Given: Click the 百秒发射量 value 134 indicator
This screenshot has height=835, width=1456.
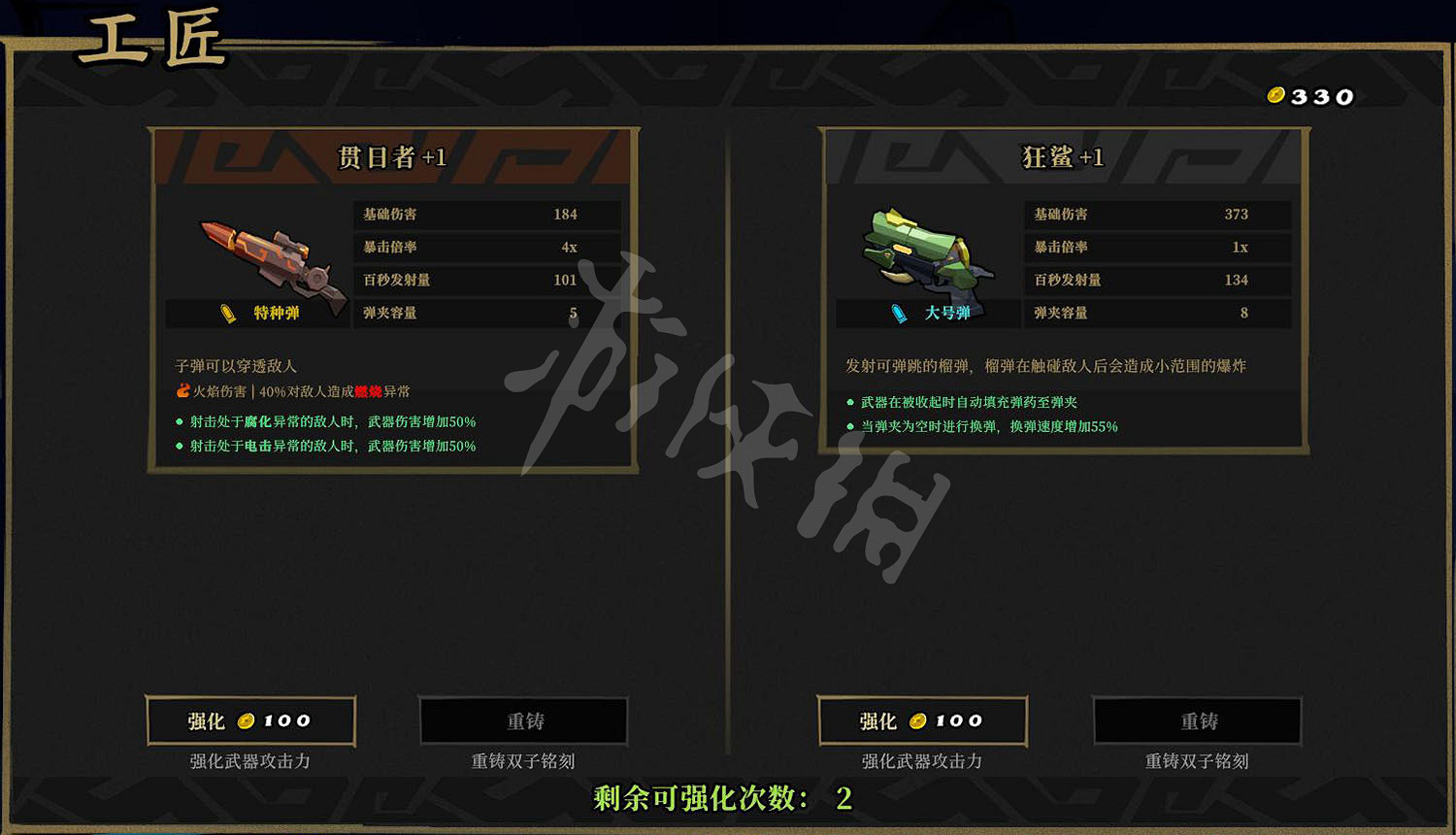Looking at the screenshot, I should [1237, 281].
